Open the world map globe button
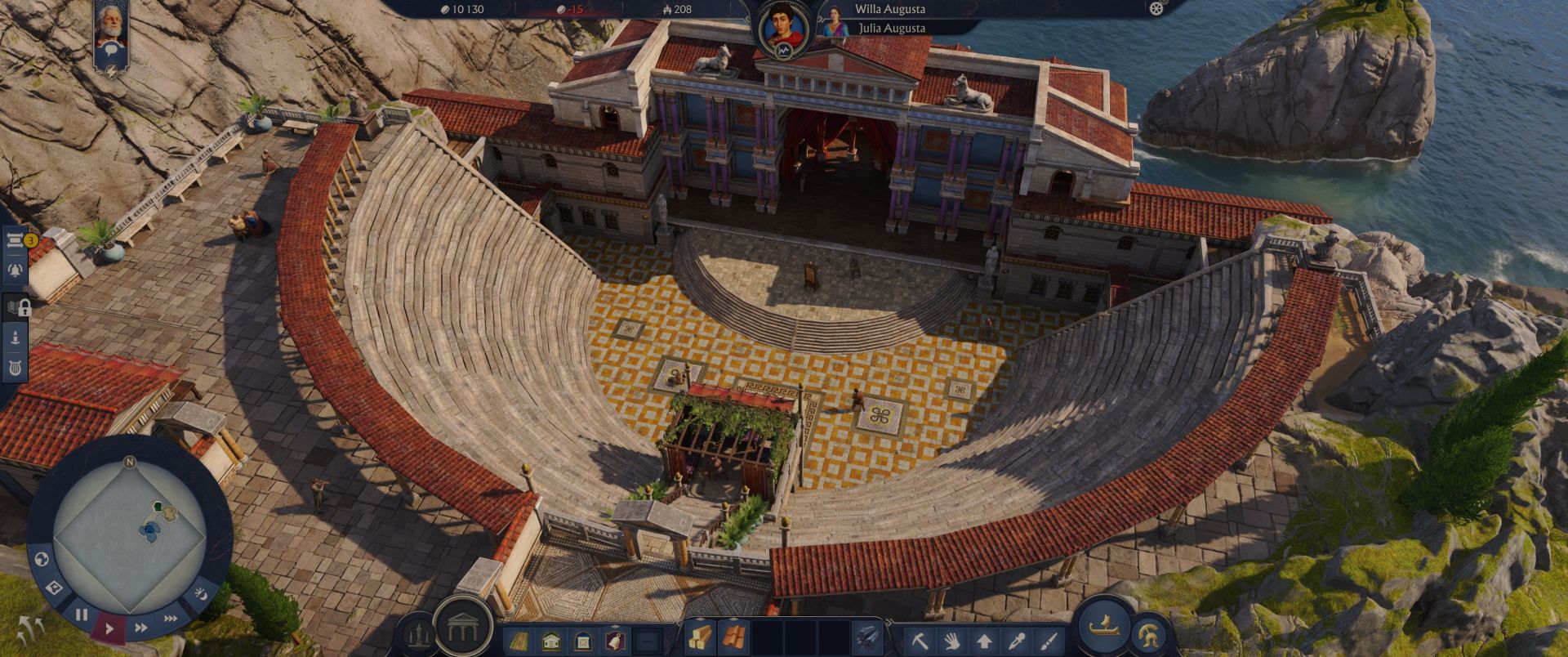The image size is (1568, 657). [x=41, y=561]
